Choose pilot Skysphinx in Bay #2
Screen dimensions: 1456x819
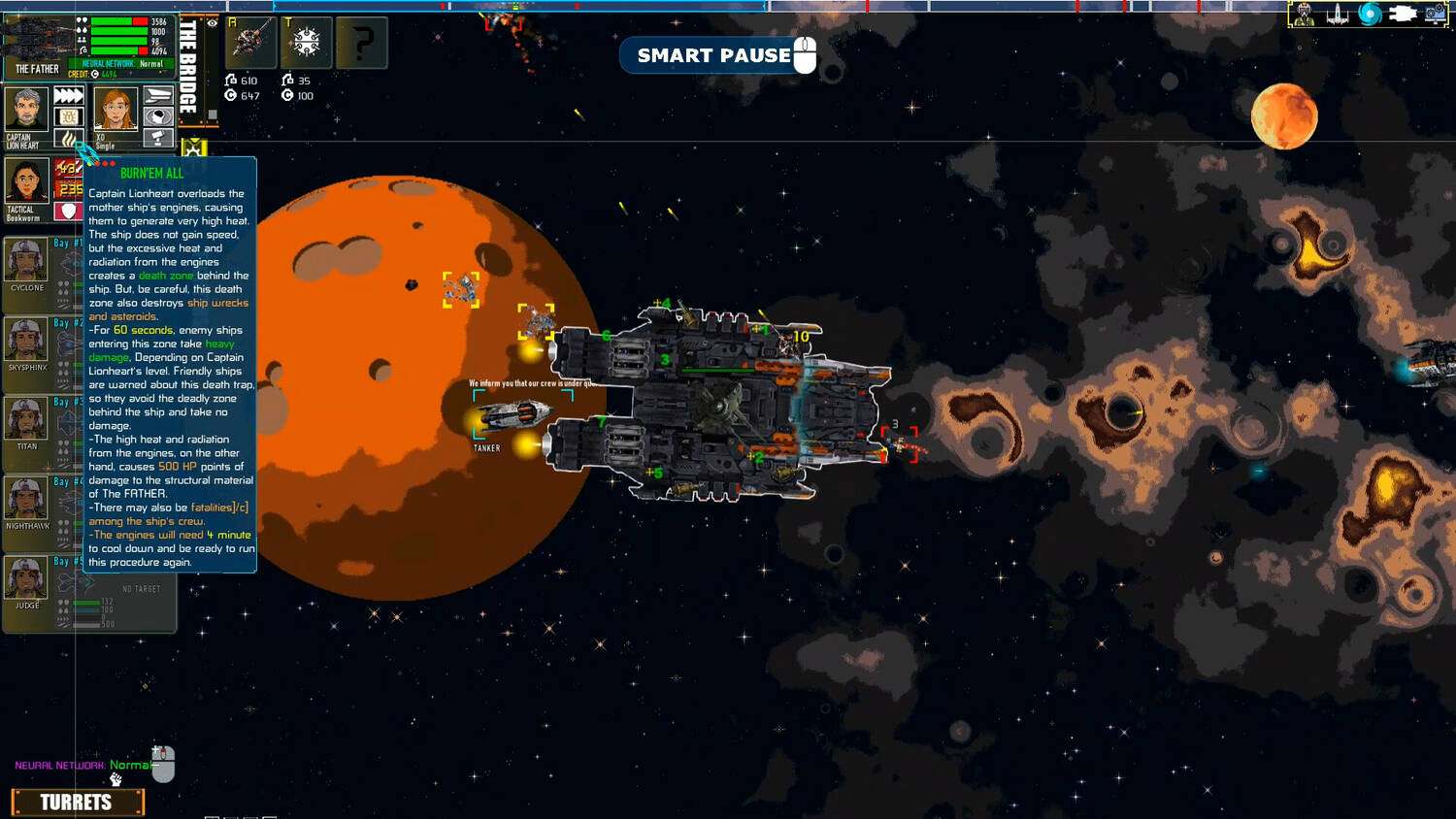26,340
